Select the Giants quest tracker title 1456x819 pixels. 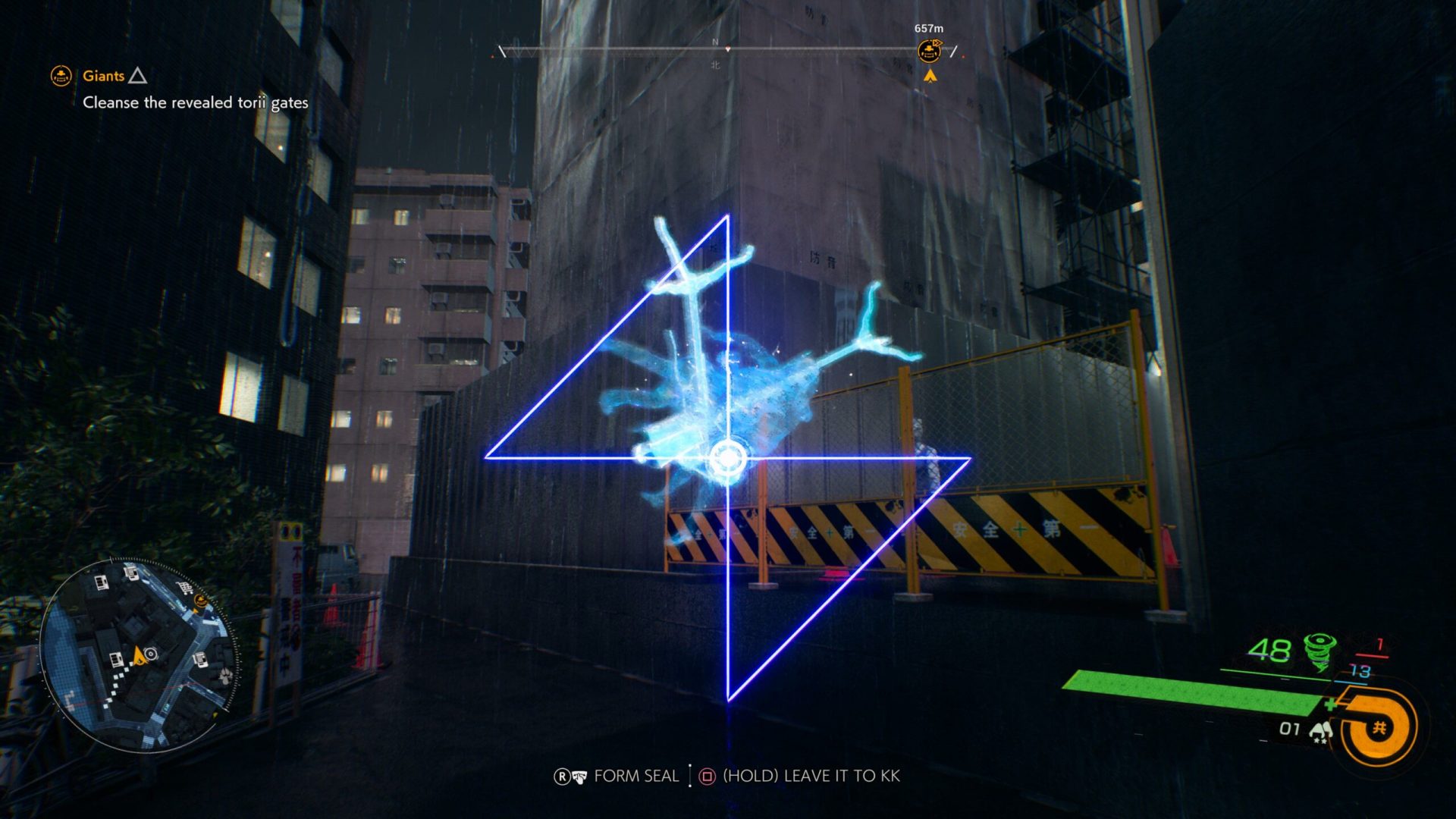click(x=104, y=76)
